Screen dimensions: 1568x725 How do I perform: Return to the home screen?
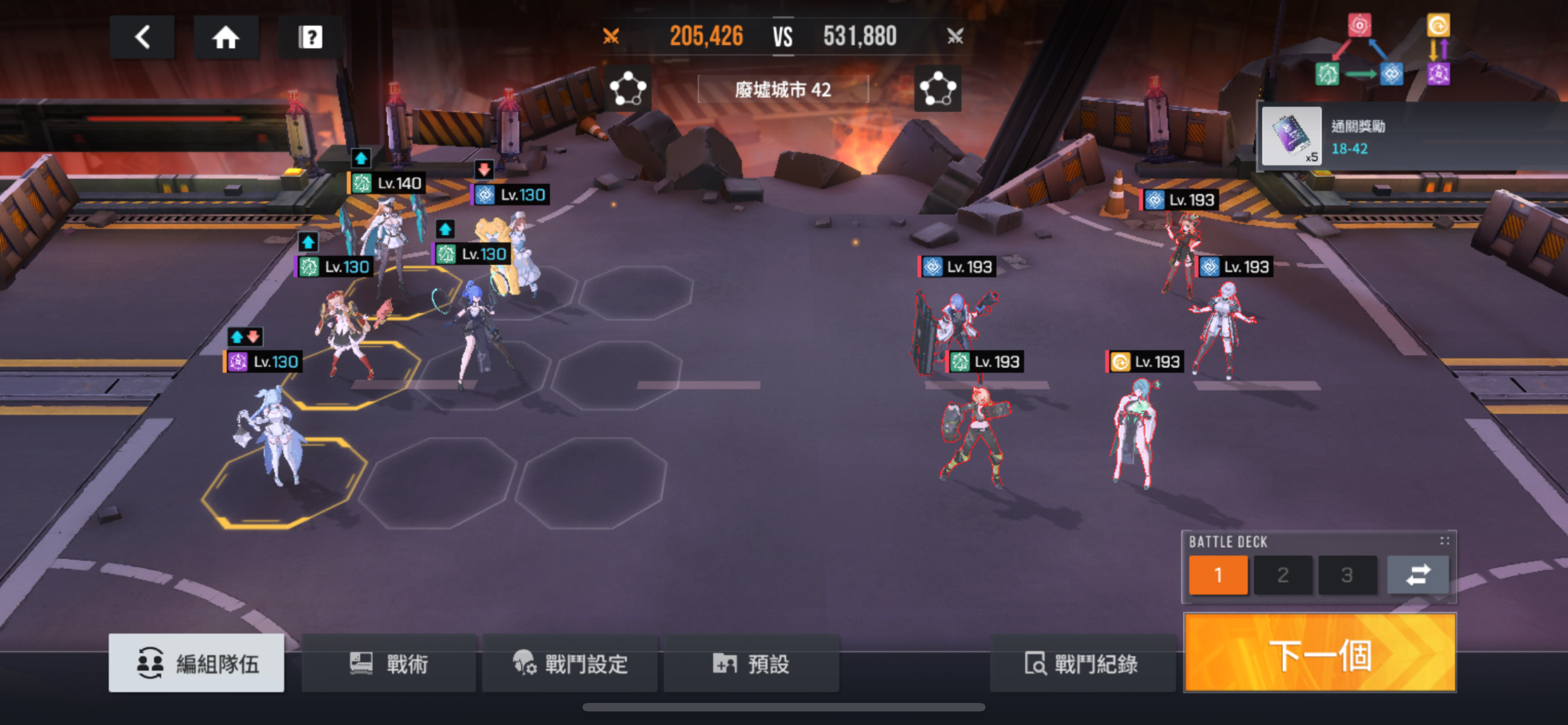coord(226,37)
